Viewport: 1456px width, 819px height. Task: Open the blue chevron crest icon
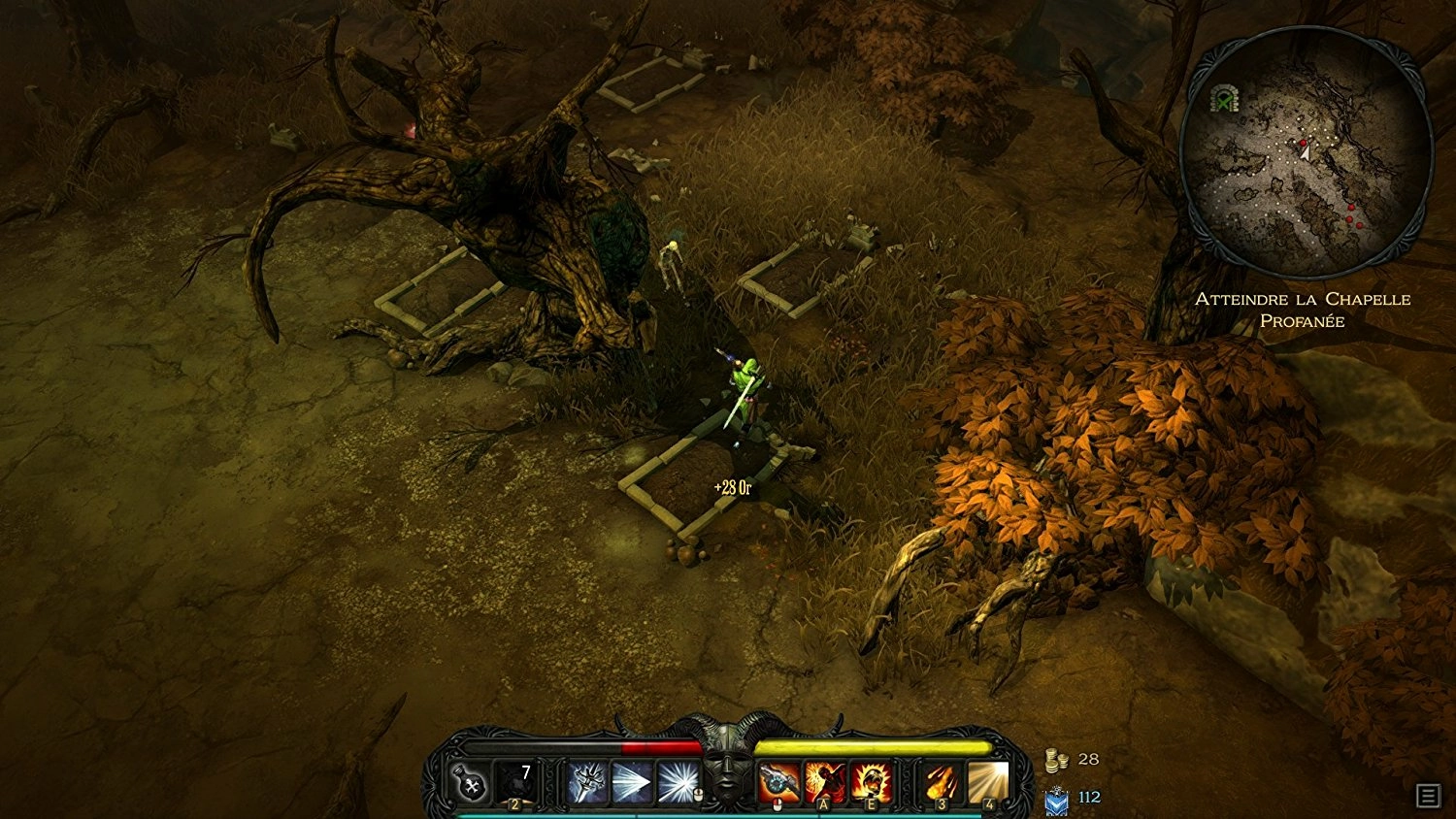(1056, 800)
